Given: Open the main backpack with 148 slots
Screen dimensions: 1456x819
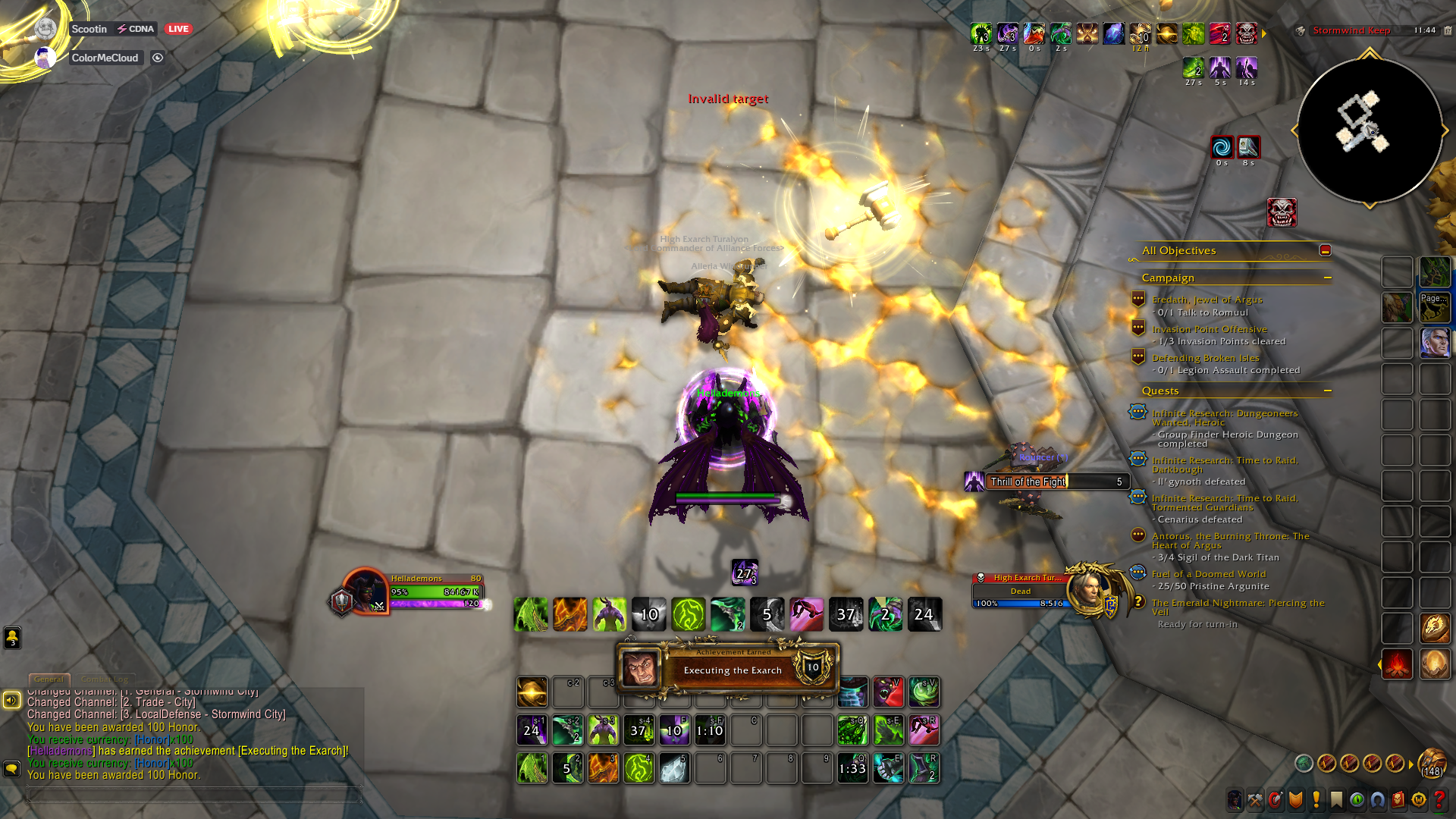Looking at the screenshot, I should [x=1432, y=762].
